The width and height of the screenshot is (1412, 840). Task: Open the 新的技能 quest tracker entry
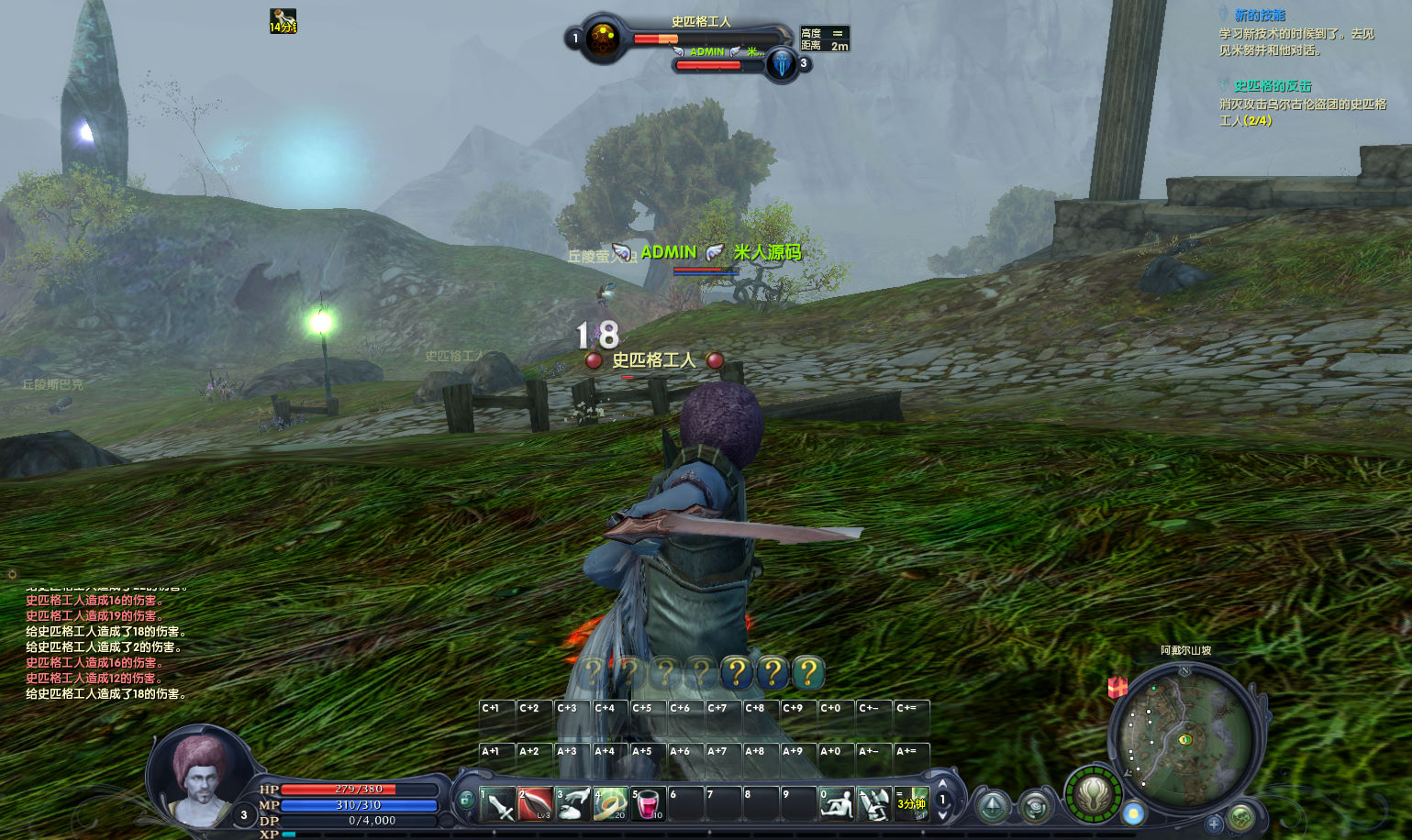pos(1260,16)
